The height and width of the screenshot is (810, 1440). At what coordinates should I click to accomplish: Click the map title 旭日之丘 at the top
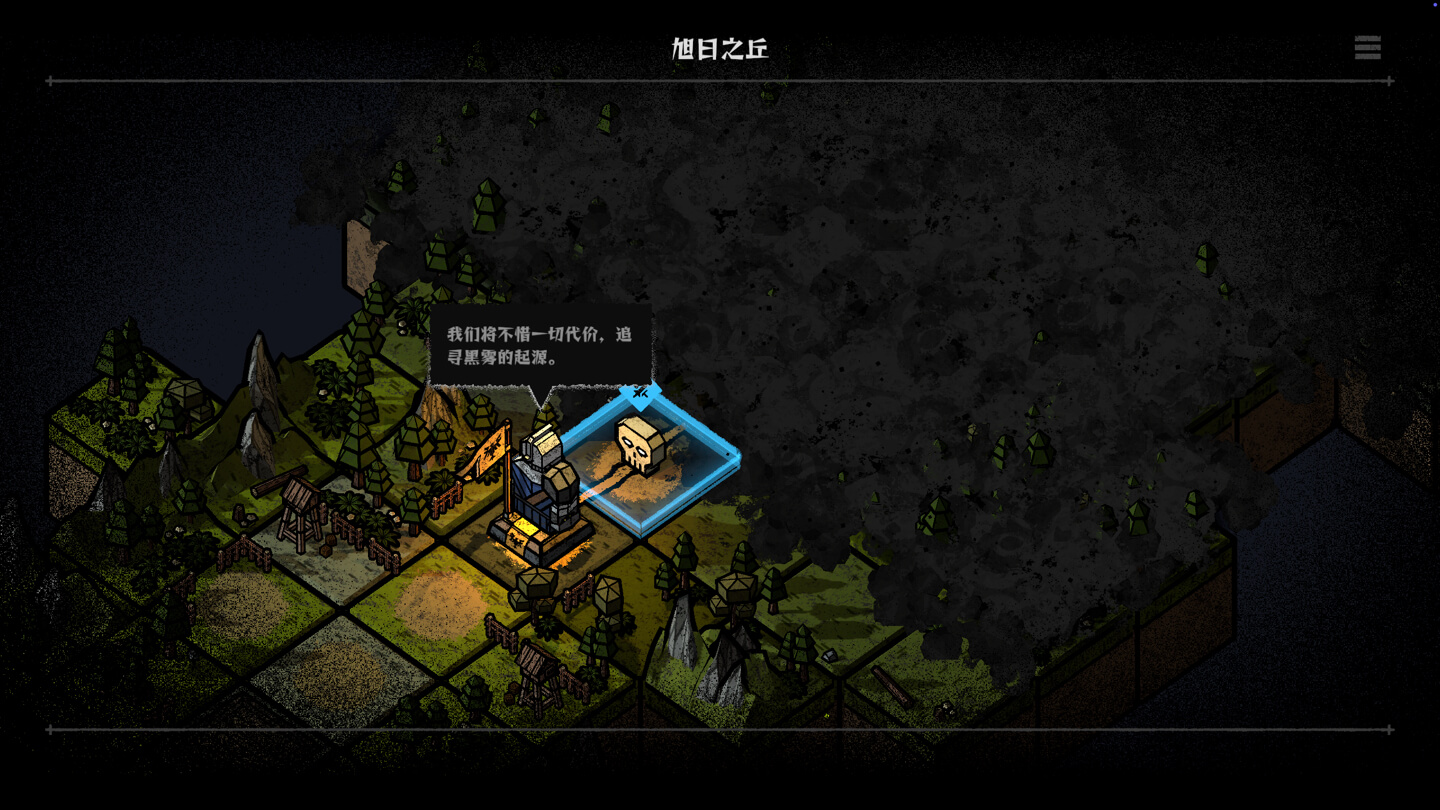[718, 47]
